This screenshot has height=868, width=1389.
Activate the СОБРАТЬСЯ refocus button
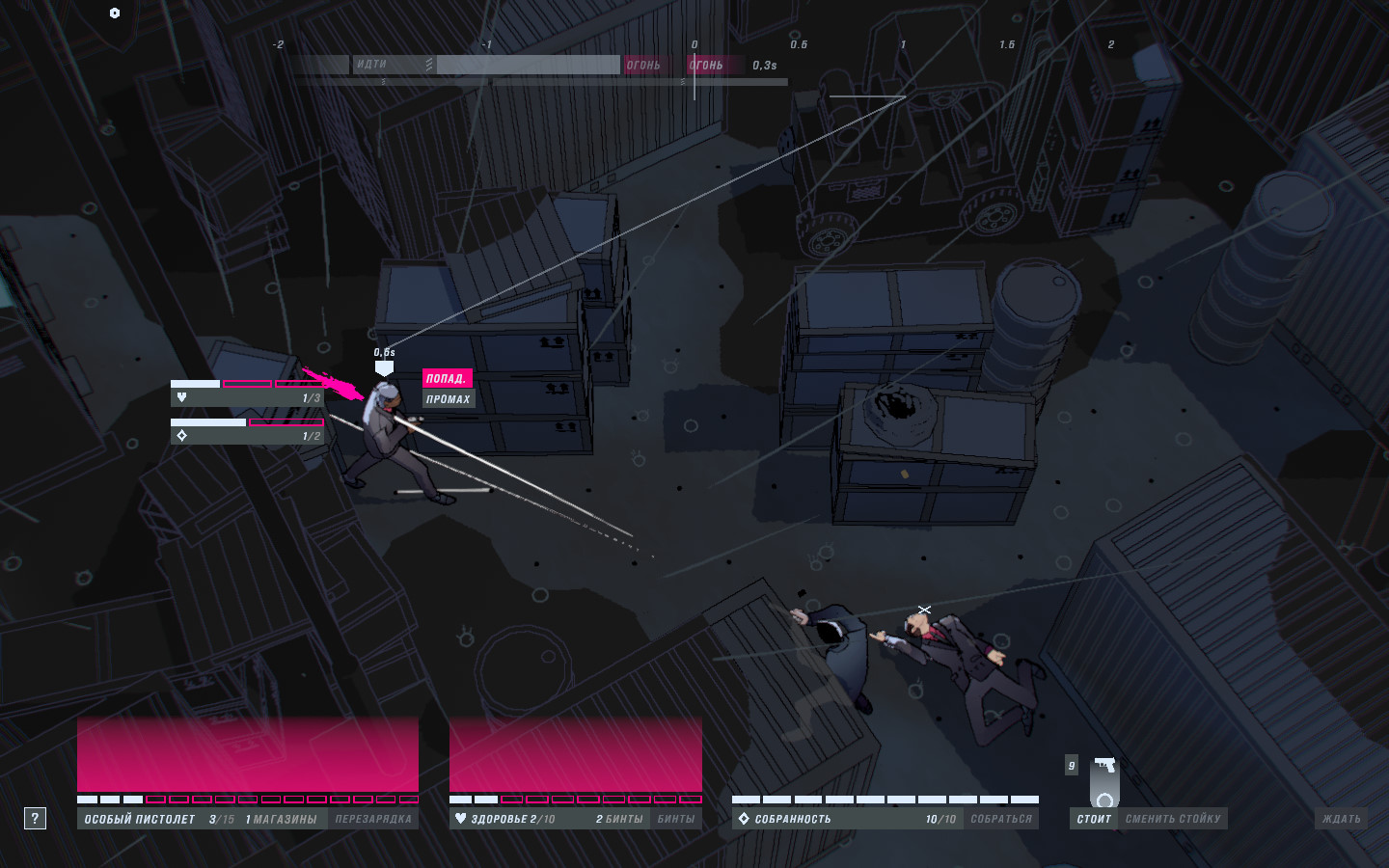coord(1001,819)
